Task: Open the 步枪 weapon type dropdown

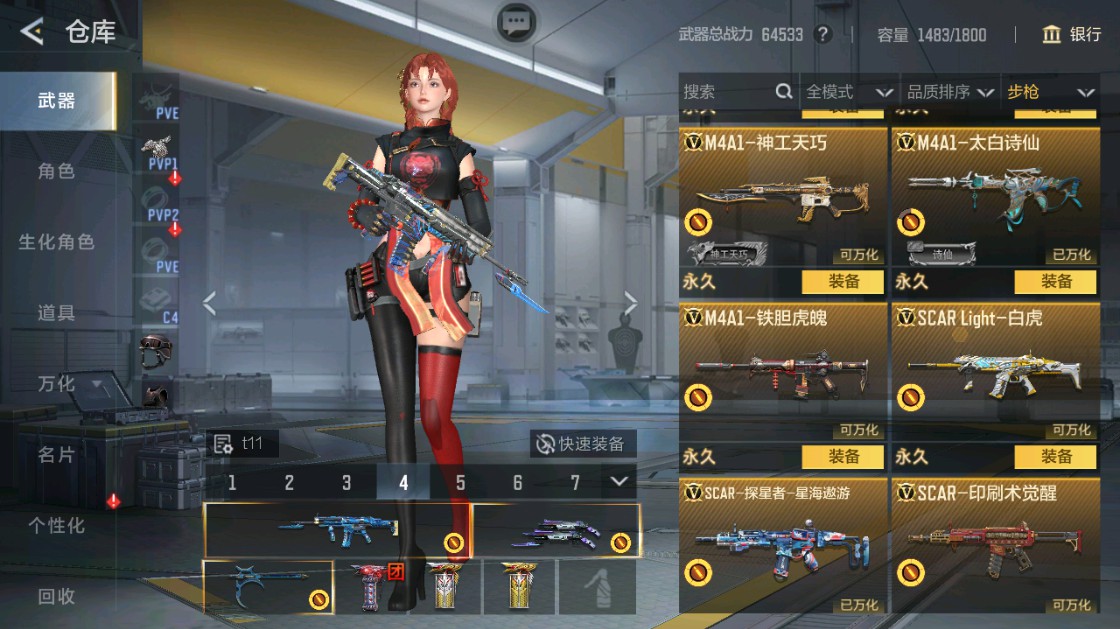Action: [x=1050, y=92]
